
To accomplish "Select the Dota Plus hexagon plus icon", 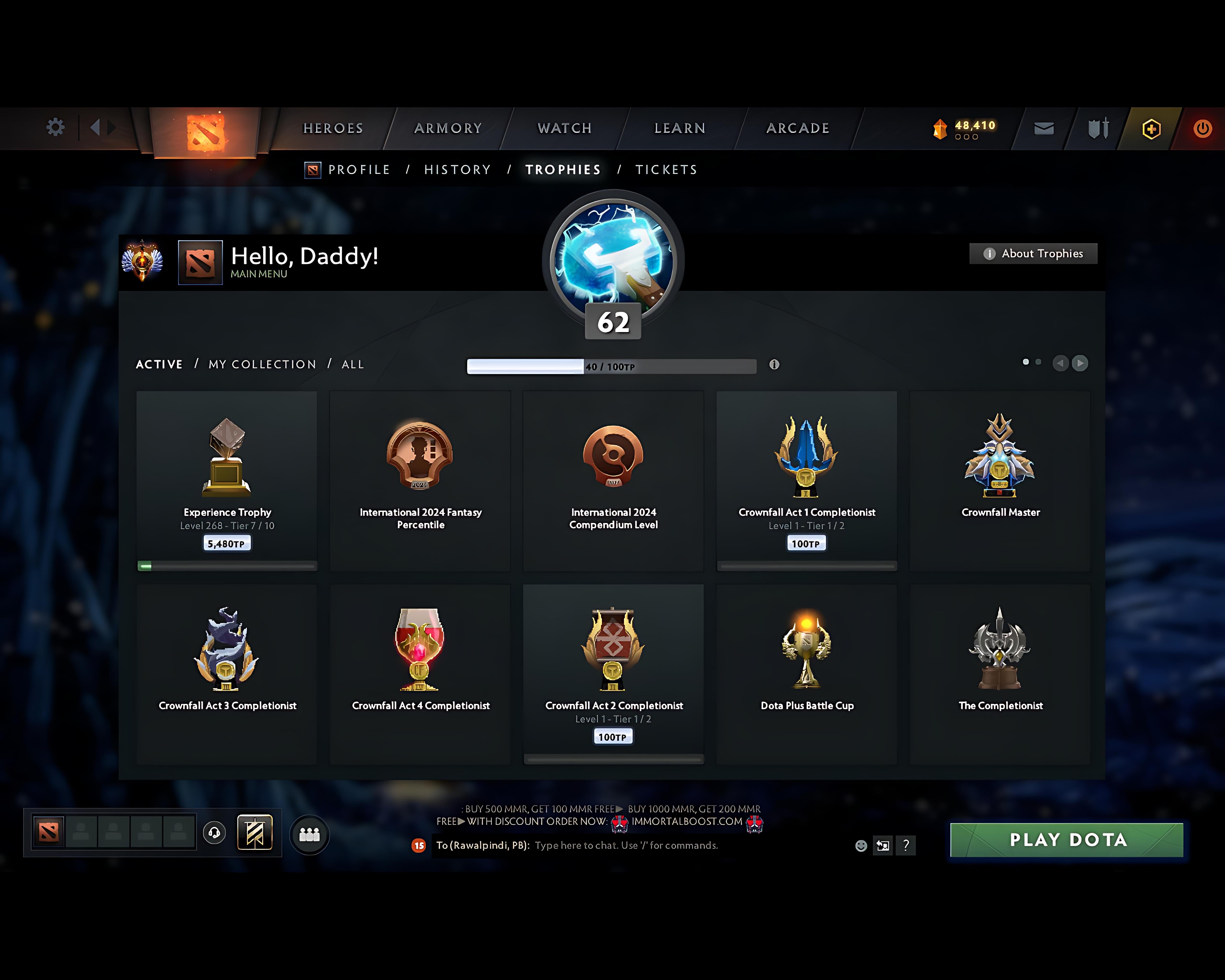I will point(1149,128).
